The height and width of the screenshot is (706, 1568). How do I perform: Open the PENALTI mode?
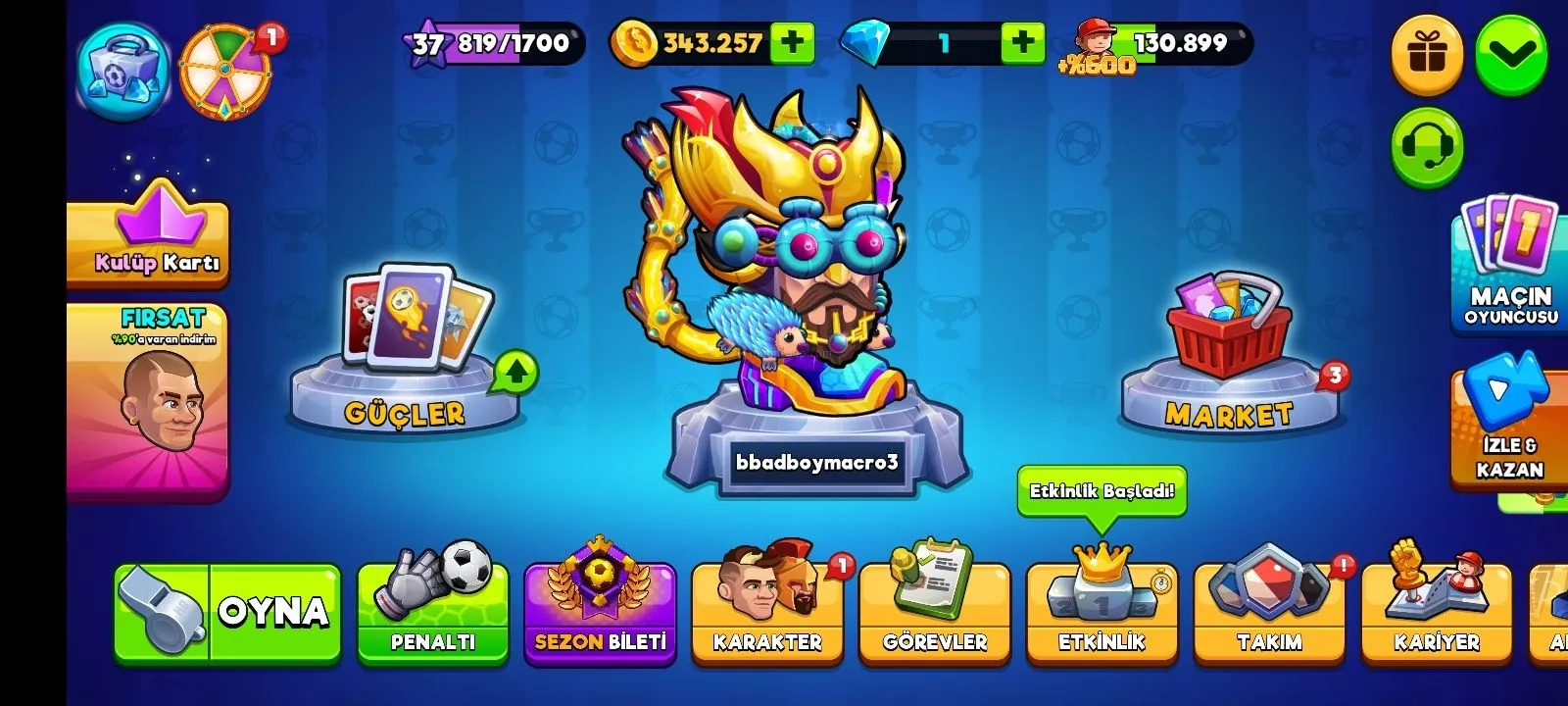[432, 613]
